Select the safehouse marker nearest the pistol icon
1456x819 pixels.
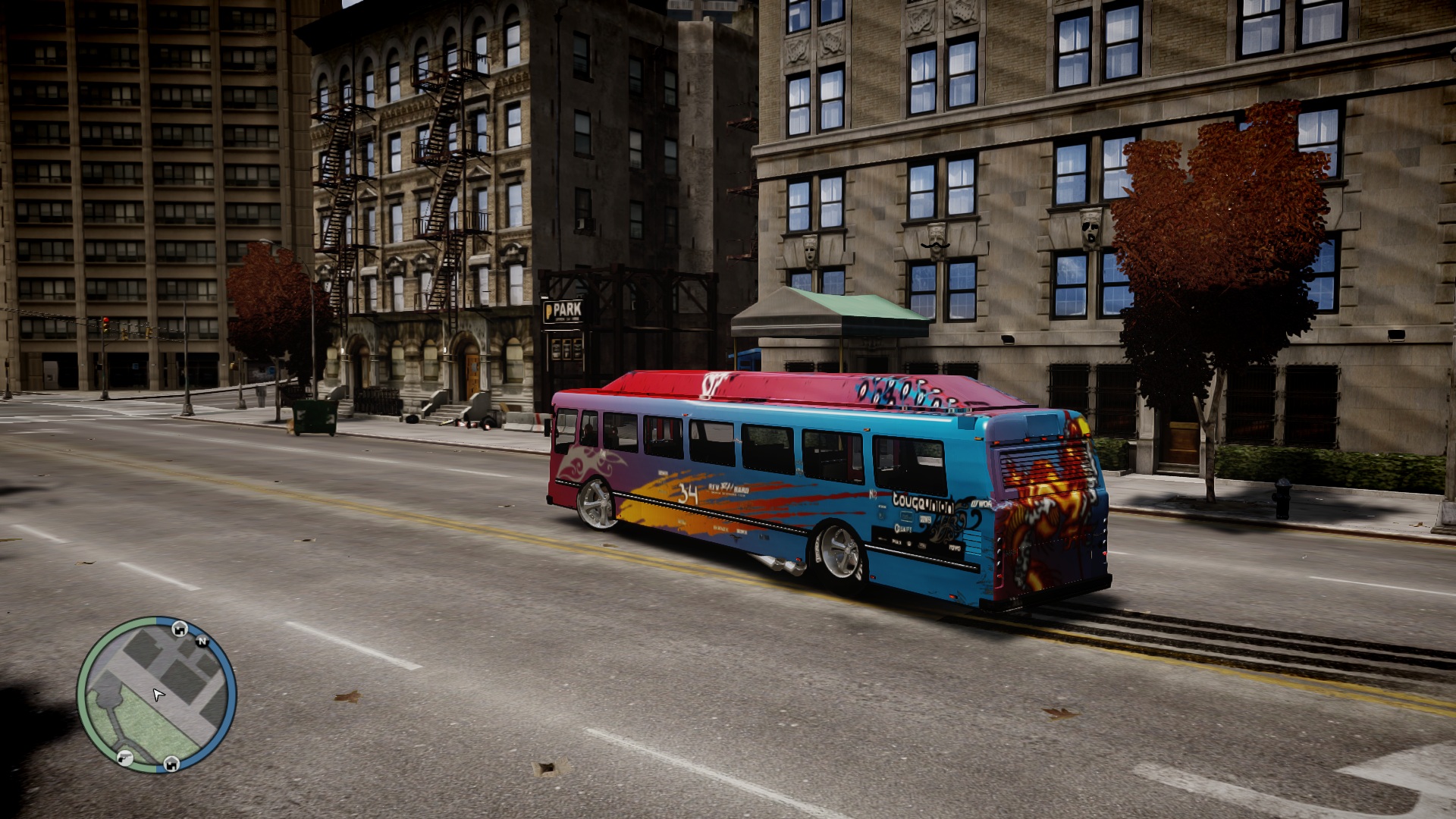(x=171, y=763)
